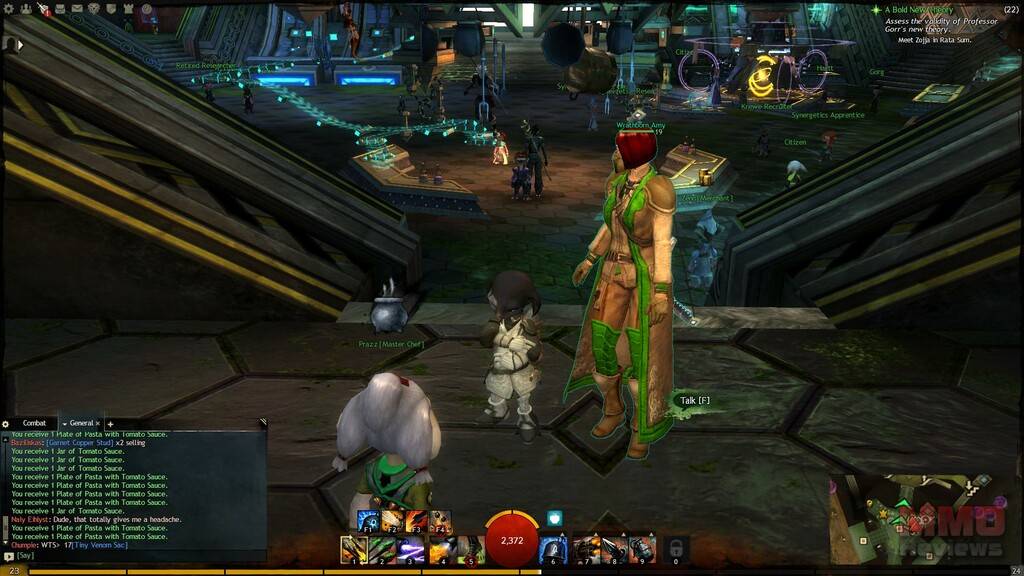Open the contacts and friends panel
This screenshot has width=1024, height=576.
[x=25, y=9]
